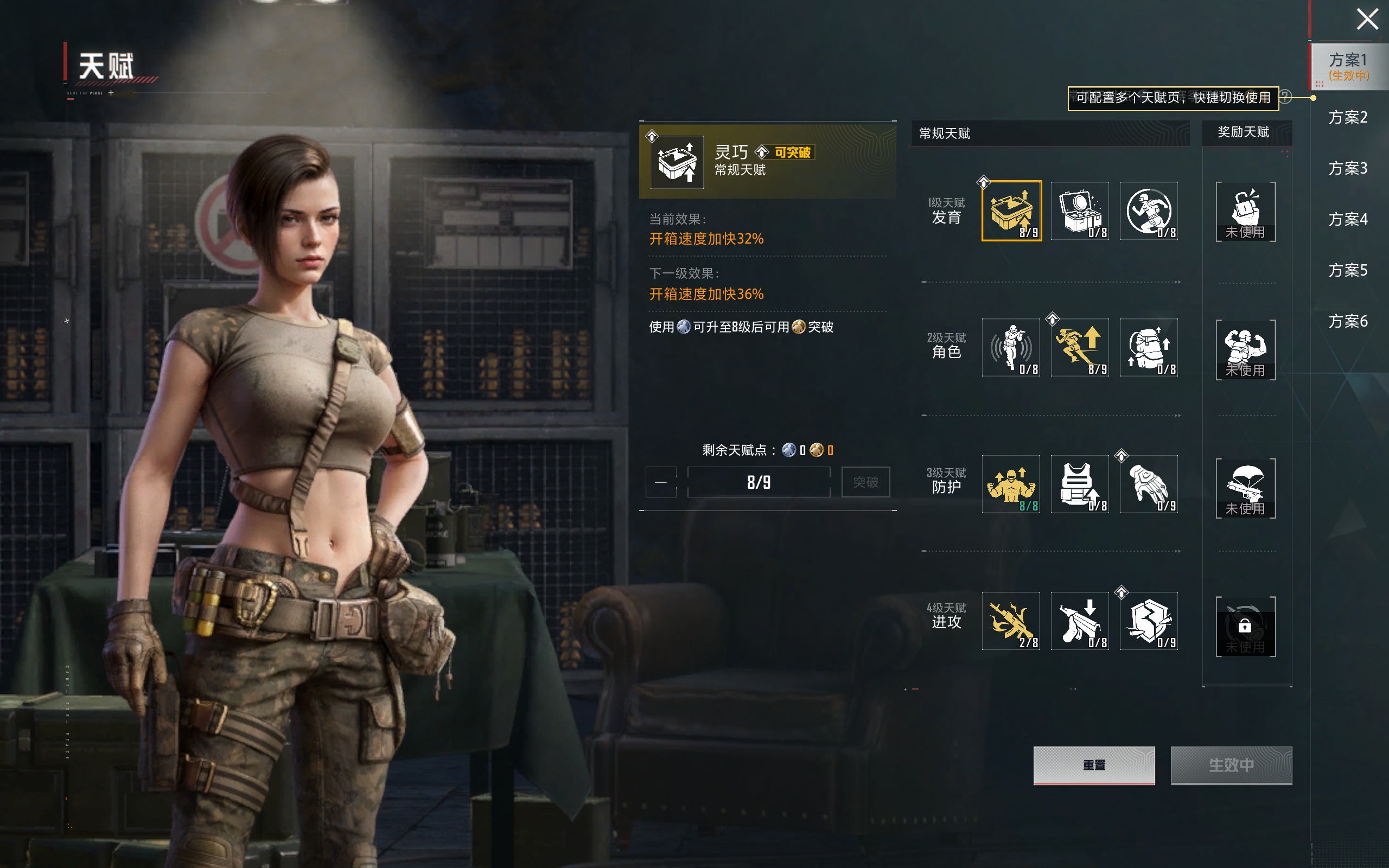The height and width of the screenshot is (868, 1389).
Task: Select the locked reward talent slot
Action: coord(1246,626)
